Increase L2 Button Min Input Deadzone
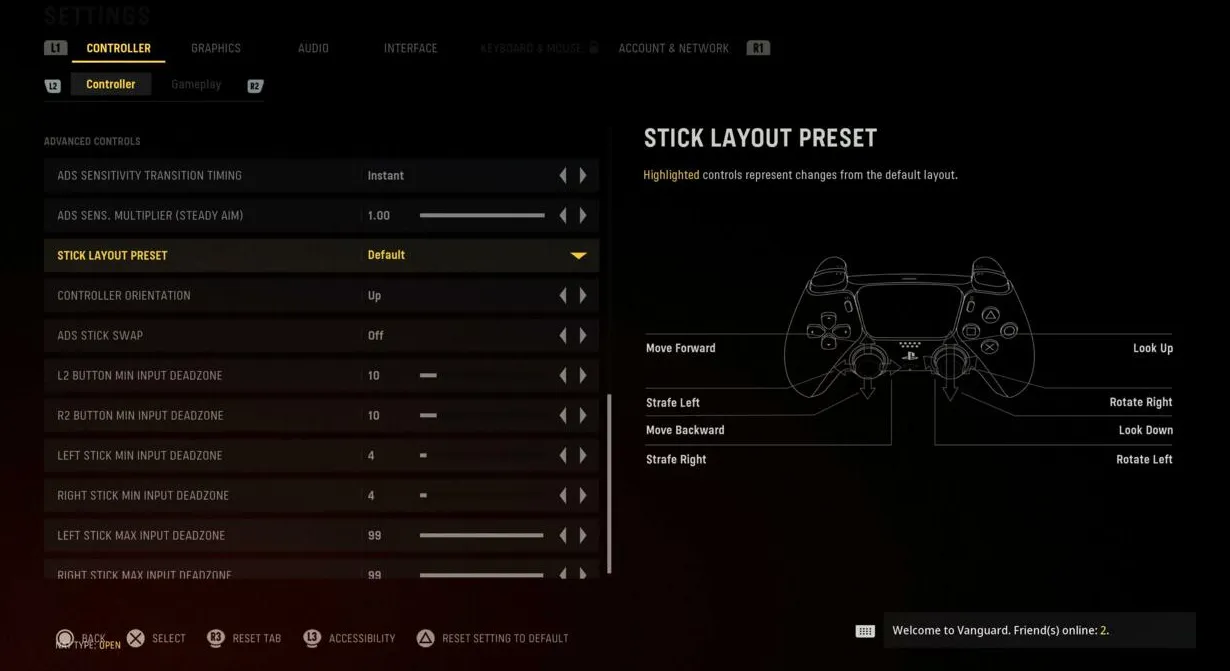The image size is (1230, 671). [583, 376]
